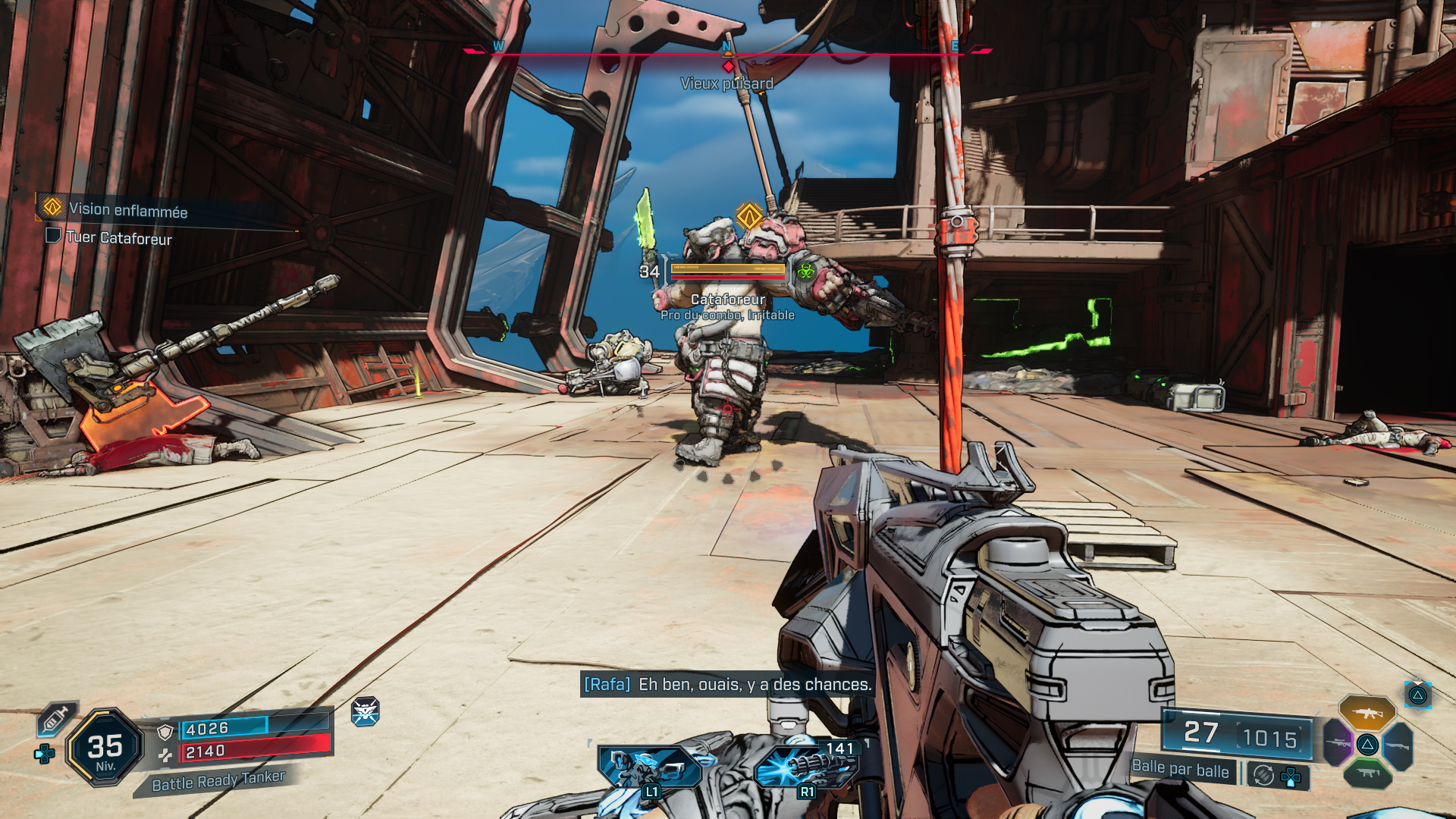This screenshot has height=819, width=1456.
Task: Toggle the ammo-cycle firing mode icon
Action: coord(1263,775)
